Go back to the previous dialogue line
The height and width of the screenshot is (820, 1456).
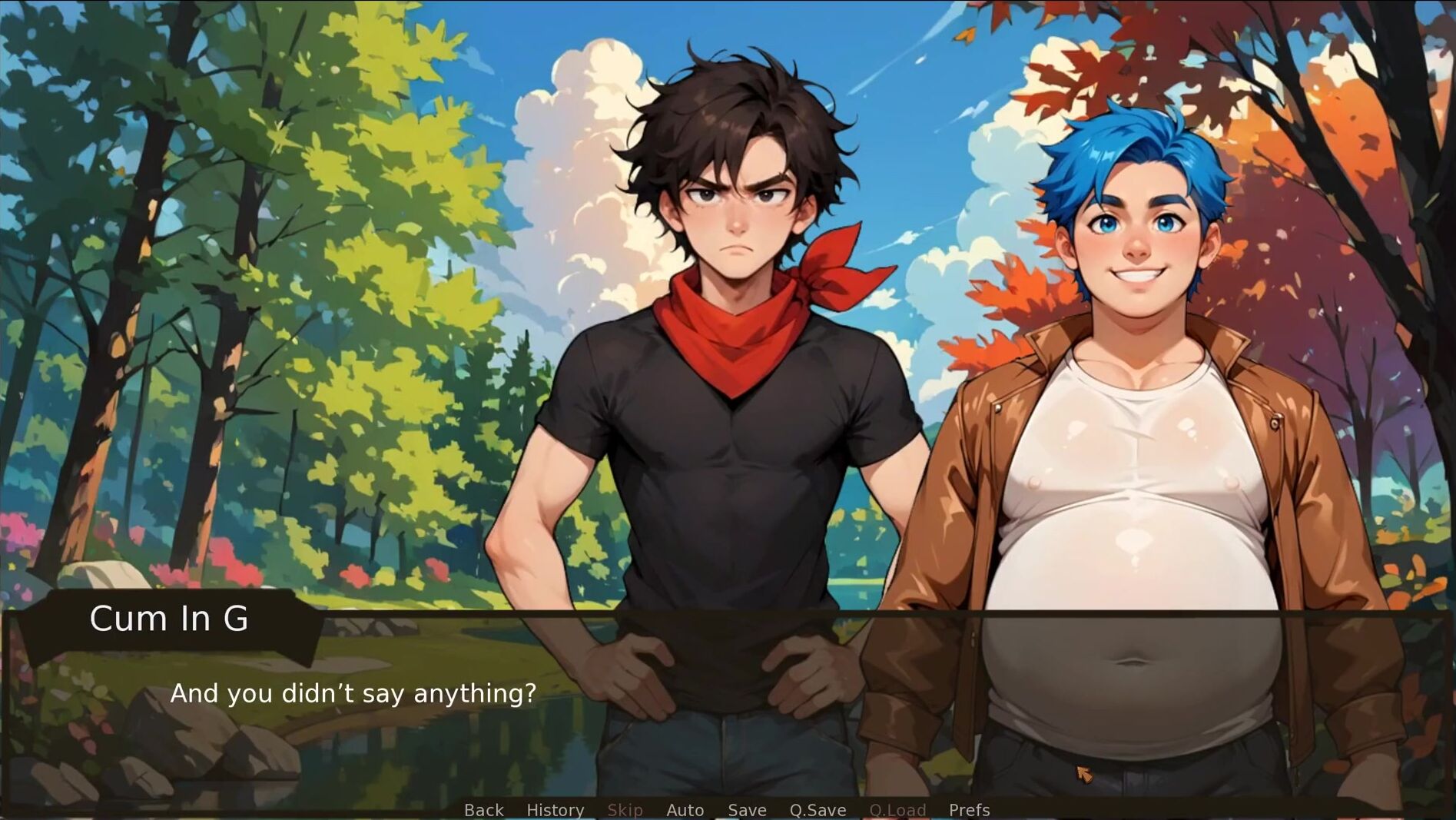[x=483, y=810]
